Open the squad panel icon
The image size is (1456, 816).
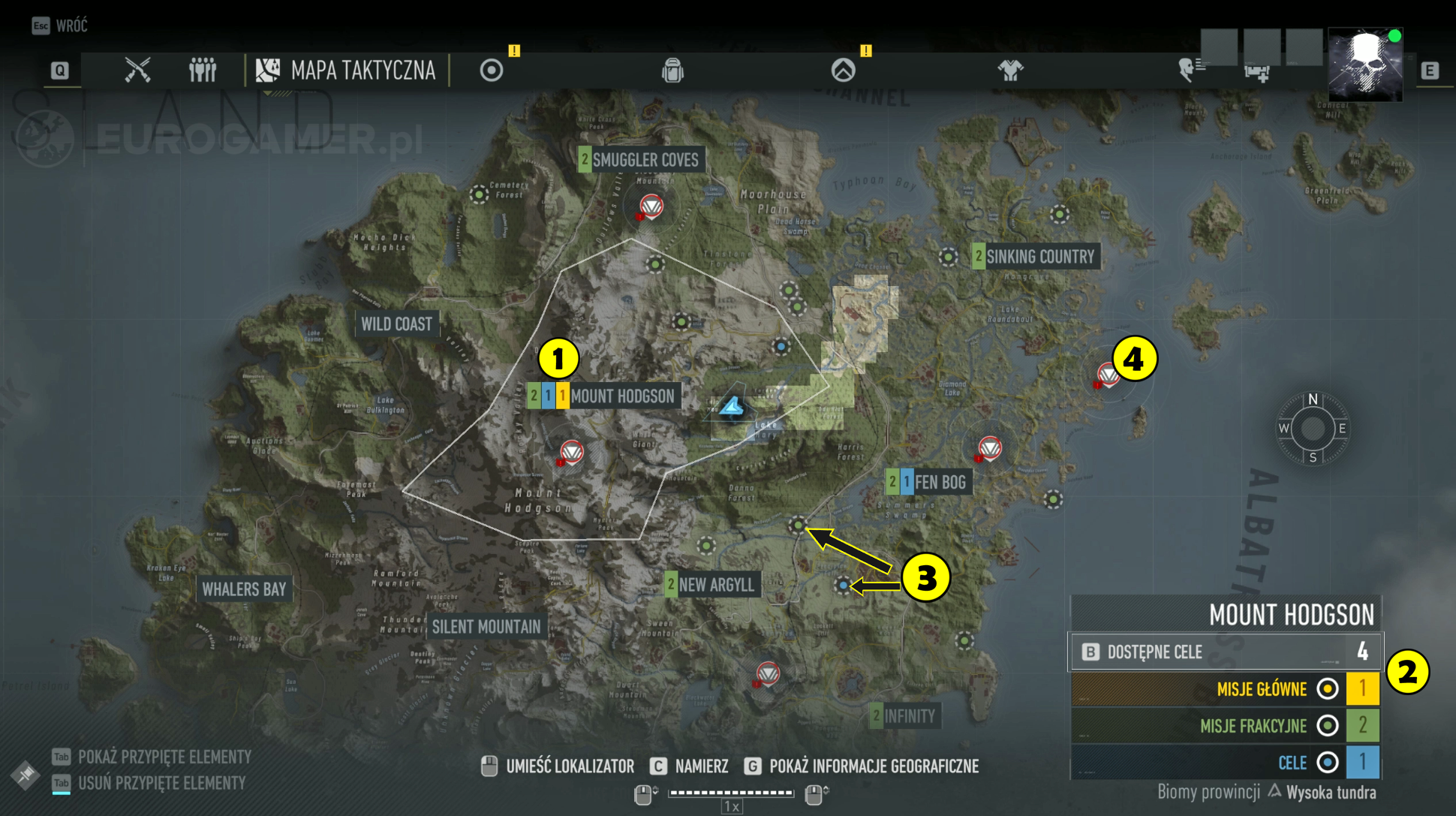point(201,70)
